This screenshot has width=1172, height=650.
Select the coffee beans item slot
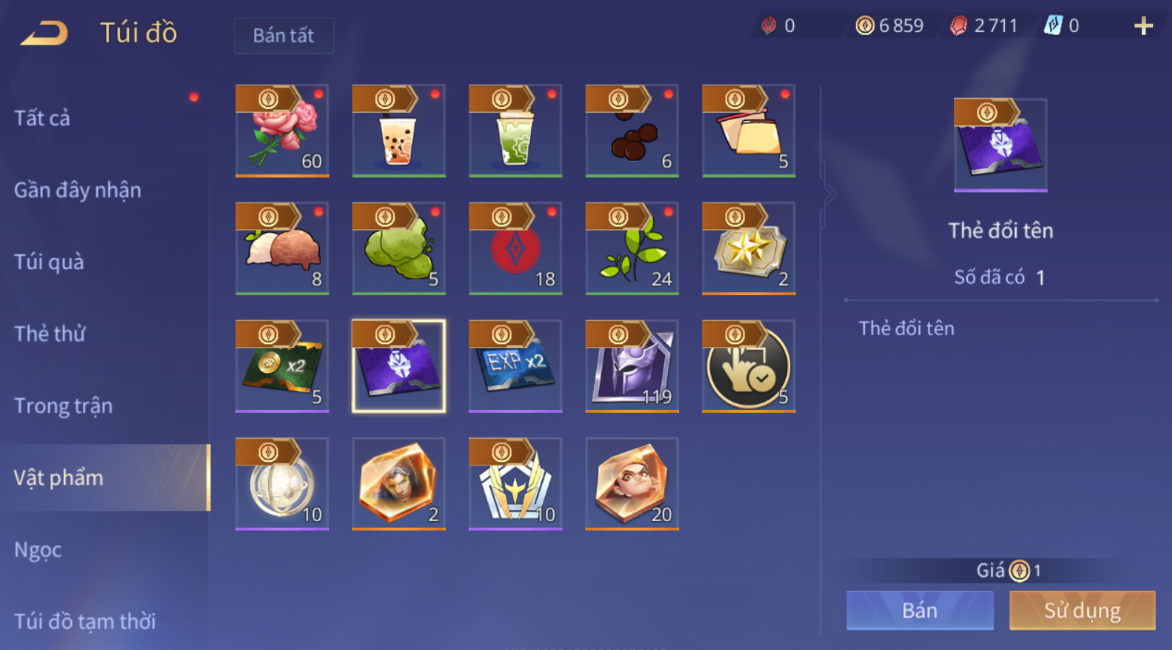(x=632, y=131)
